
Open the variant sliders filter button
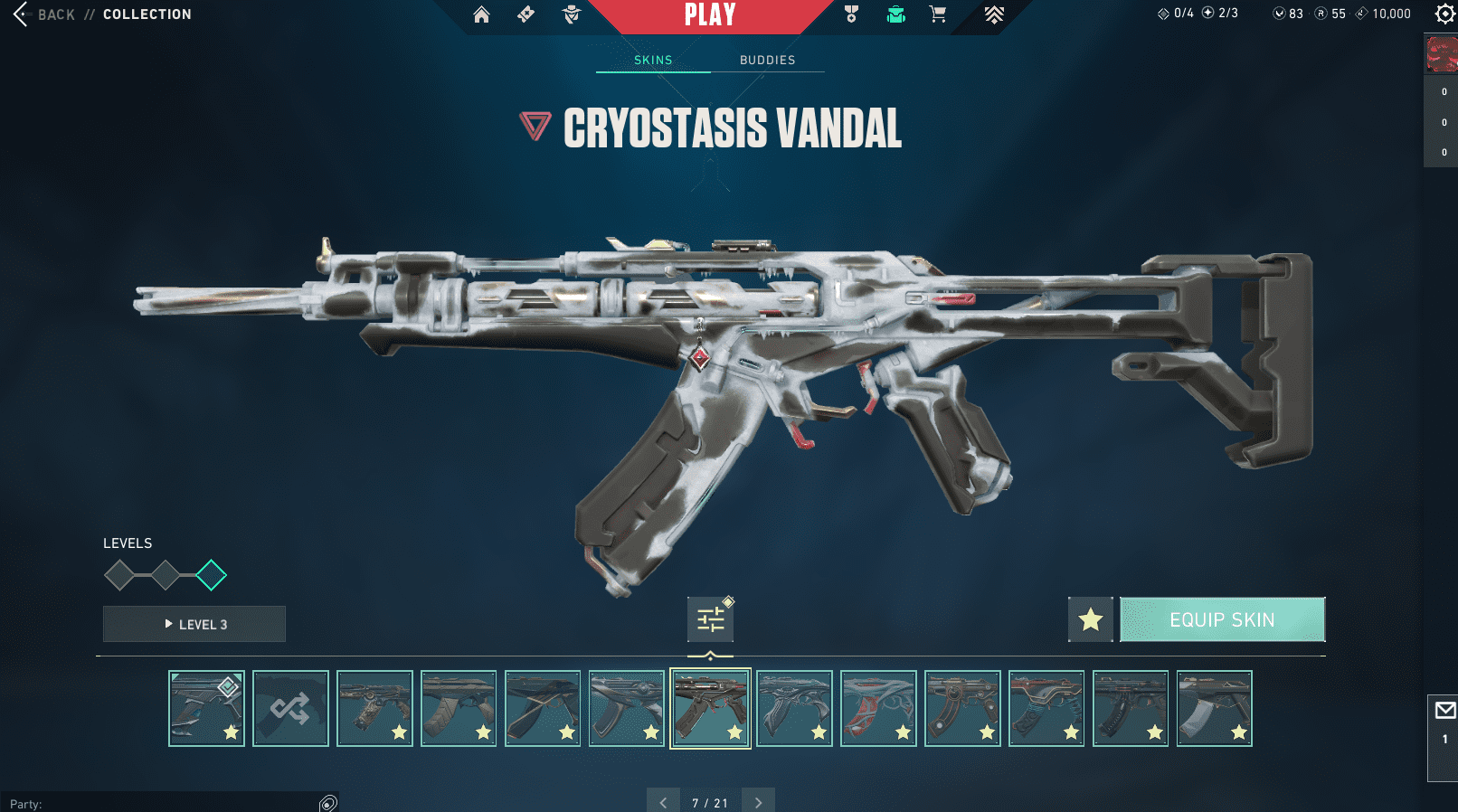click(710, 619)
